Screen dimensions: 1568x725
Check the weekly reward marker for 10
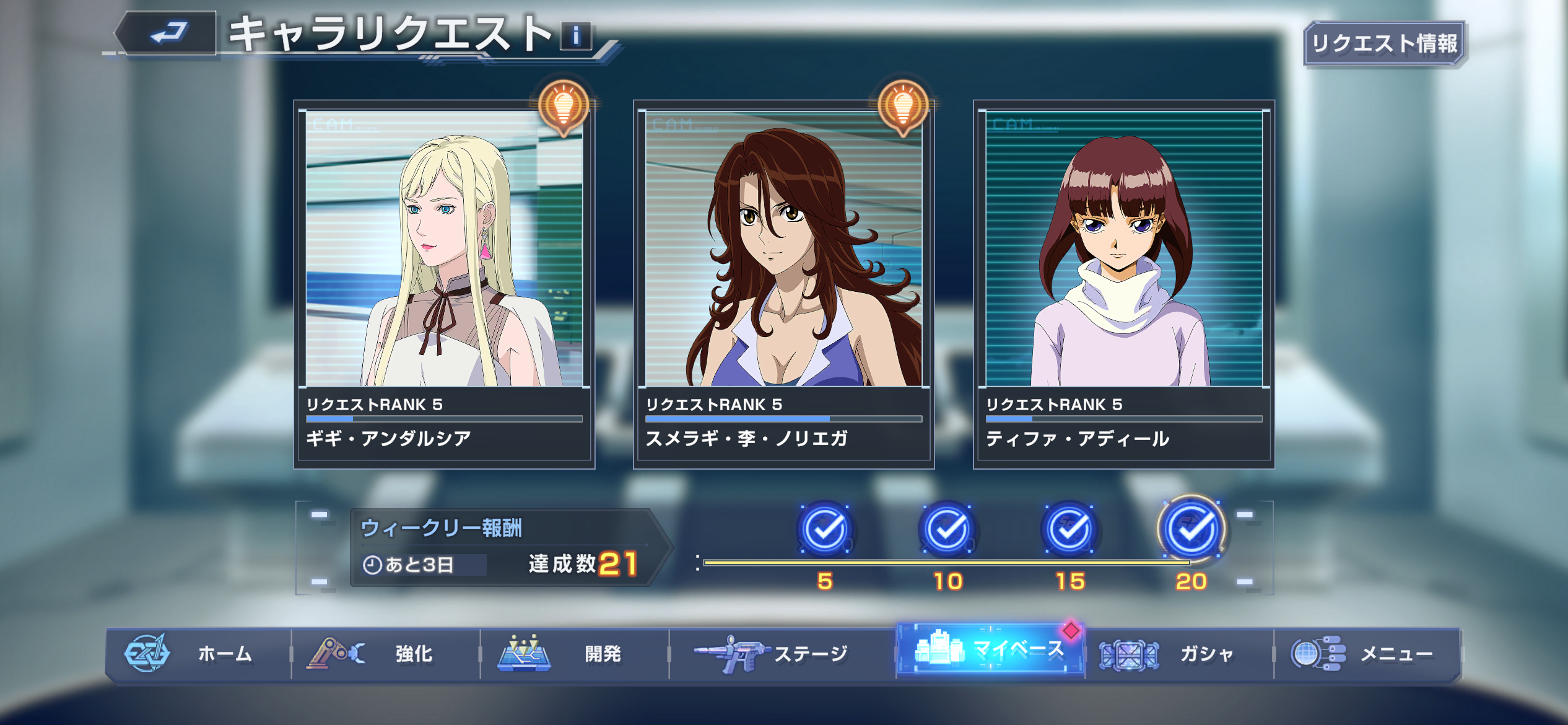click(x=947, y=530)
